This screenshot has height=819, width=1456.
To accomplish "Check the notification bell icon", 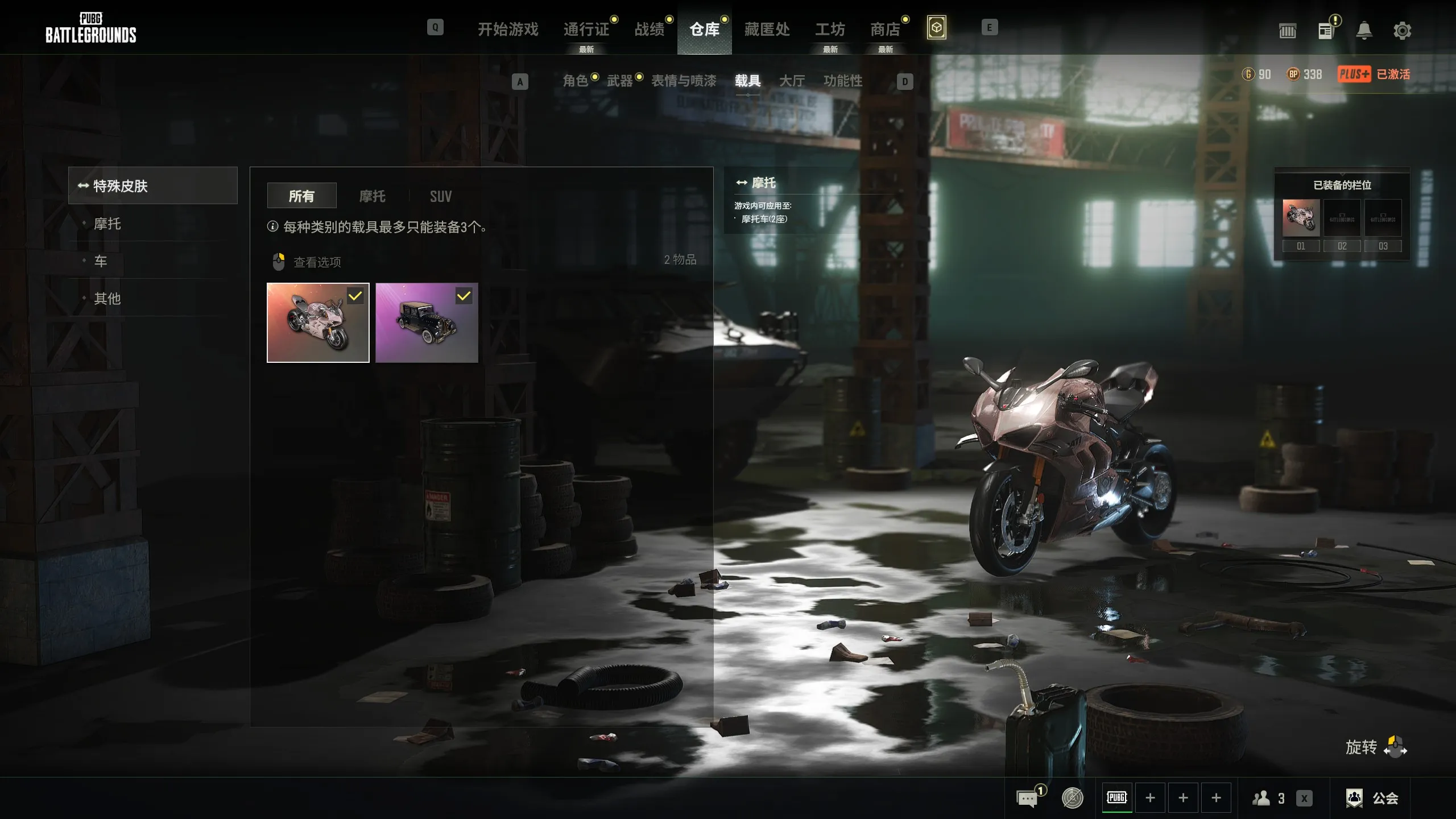I will click(x=1364, y=31).
